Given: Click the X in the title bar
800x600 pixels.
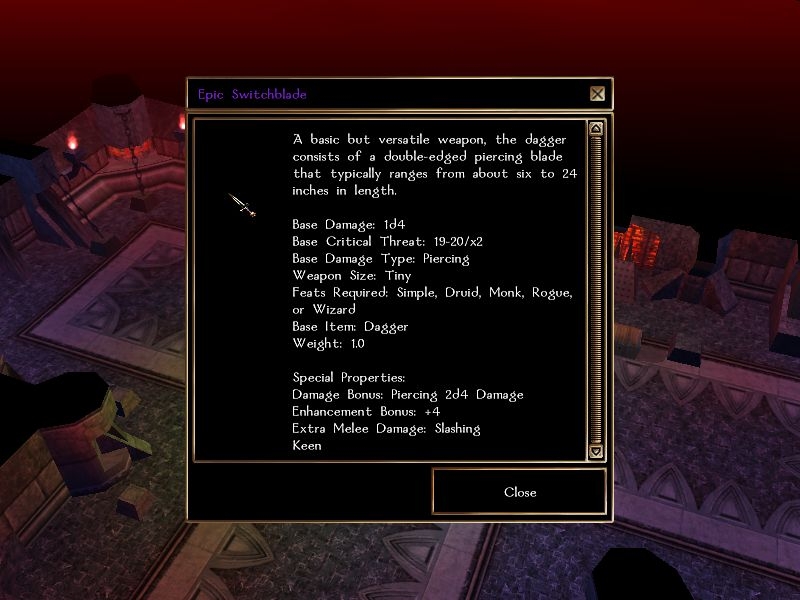Looking at the screenshot, I should coord(597,94).
